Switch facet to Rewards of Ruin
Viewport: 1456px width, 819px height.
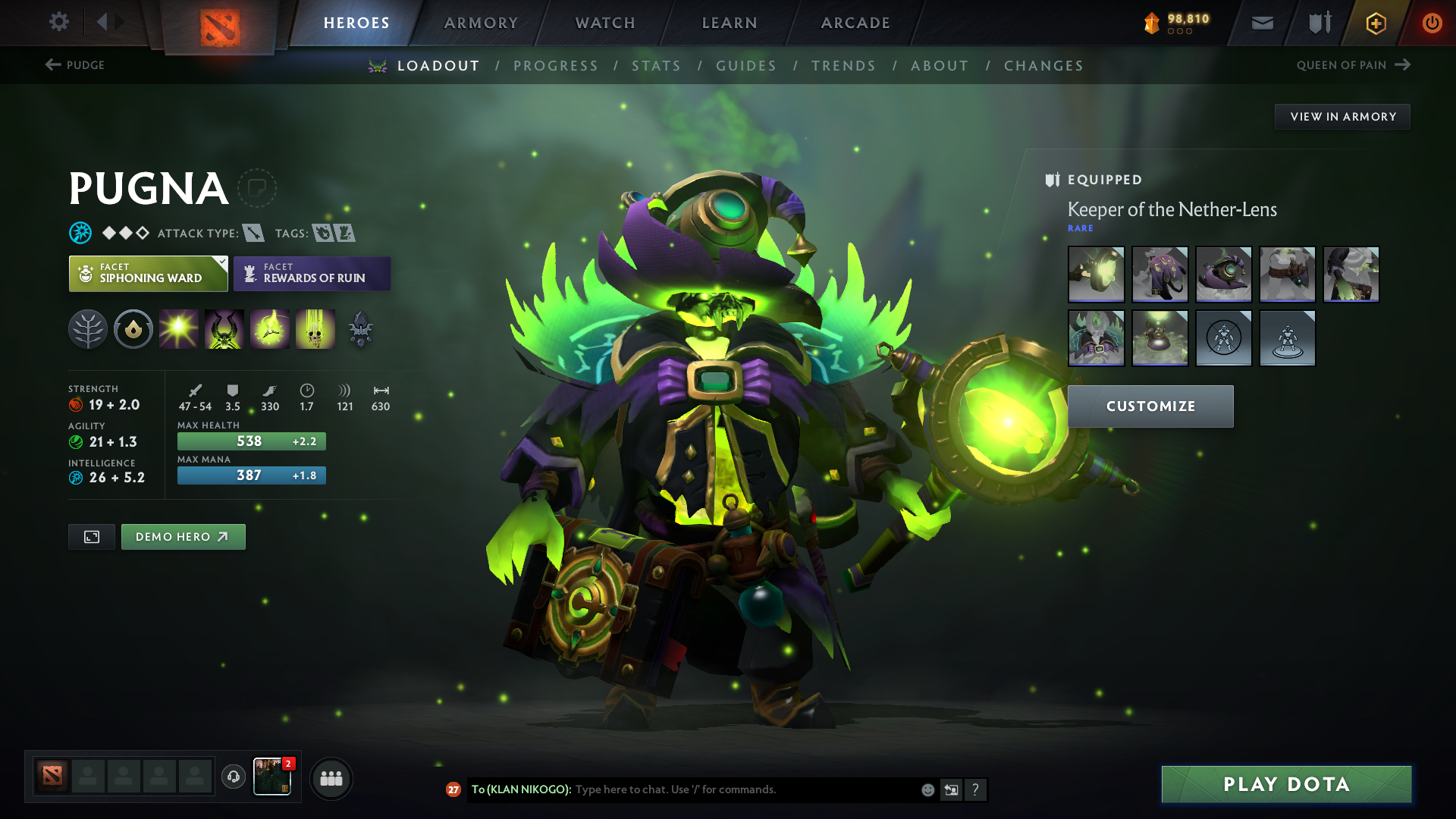tap(312, 274)
